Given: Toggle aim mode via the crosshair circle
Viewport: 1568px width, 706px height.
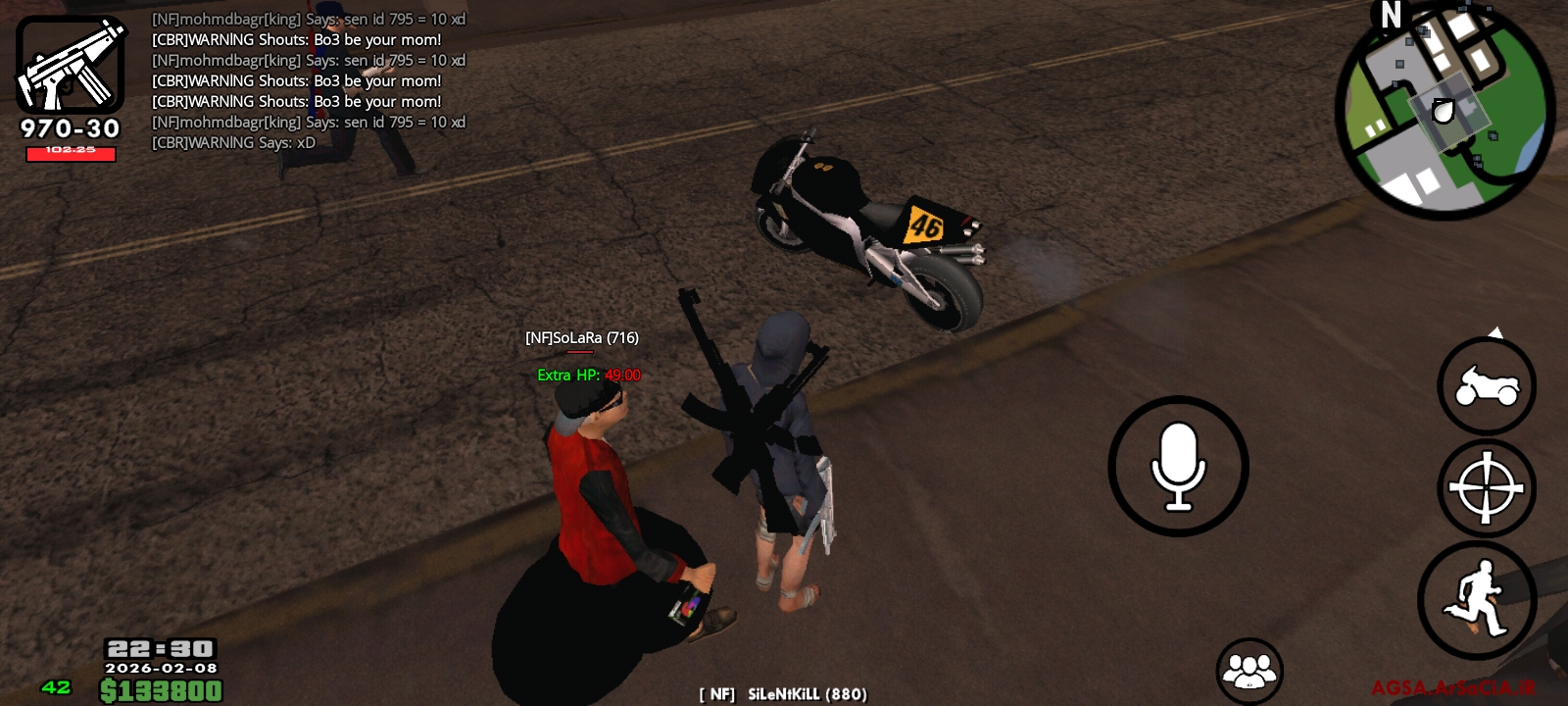Looking at the screenshot, I should [x=1486, y=487].
